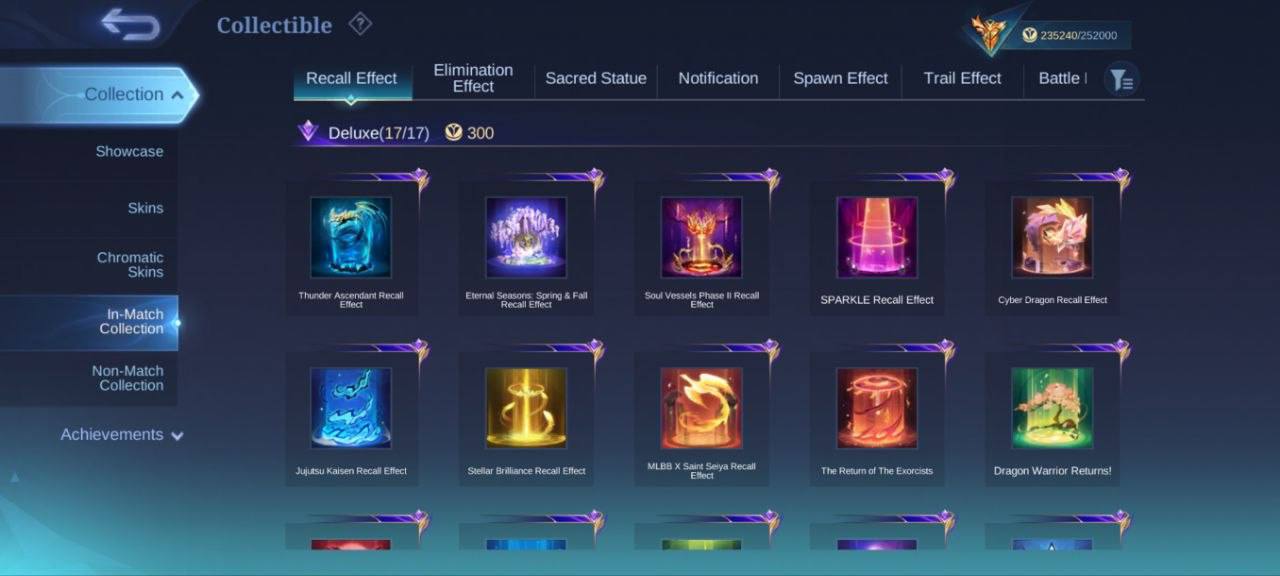Open the filter options icon
This screenshot has height=576, width=1280.
tap(1122, 79)
